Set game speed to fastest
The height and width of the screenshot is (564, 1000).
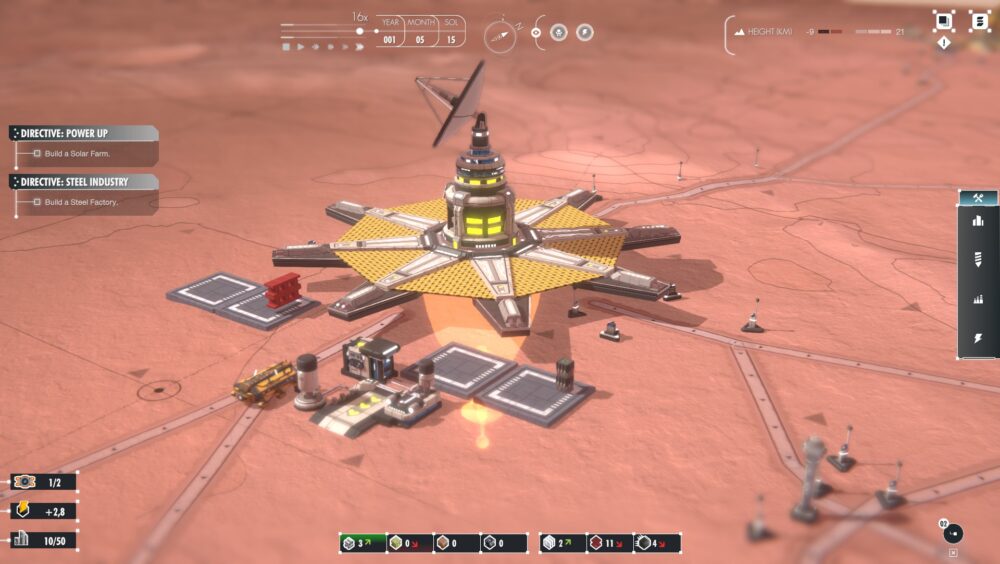tap(358, 46)
